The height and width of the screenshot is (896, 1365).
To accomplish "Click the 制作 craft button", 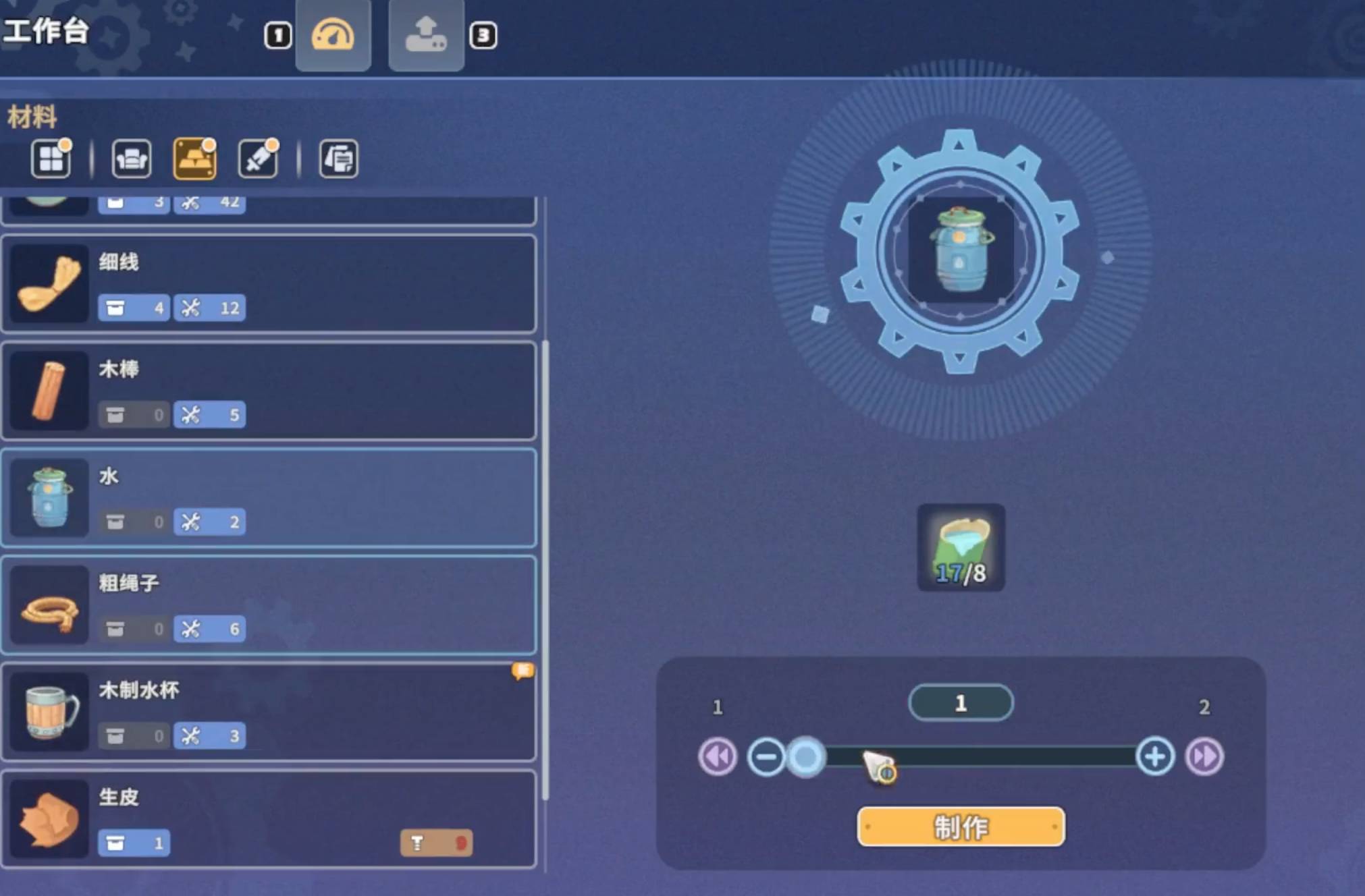I will (960, 827).
